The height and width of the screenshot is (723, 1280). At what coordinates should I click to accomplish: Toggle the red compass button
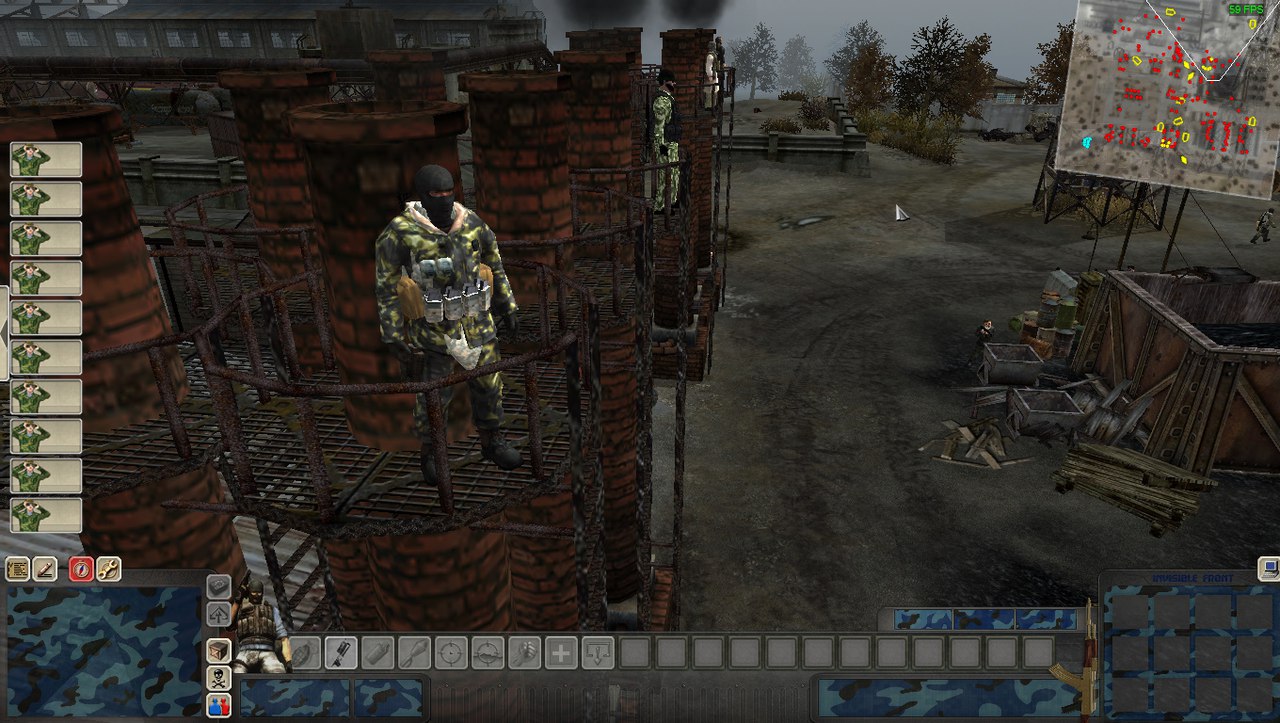tap(81, 569)
